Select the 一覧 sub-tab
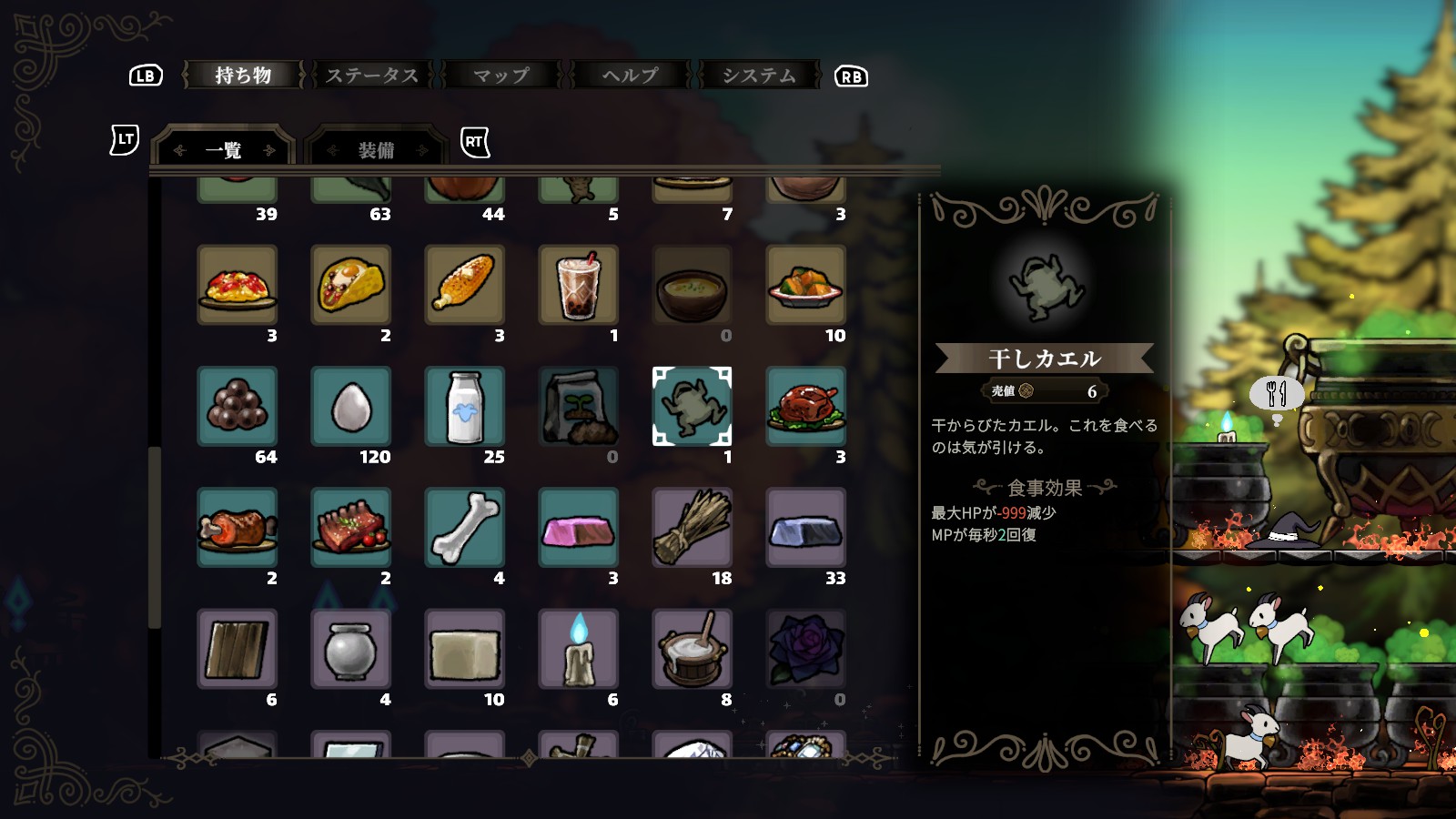This screenshot has width=1456, height=819. (x=224, y=150)
